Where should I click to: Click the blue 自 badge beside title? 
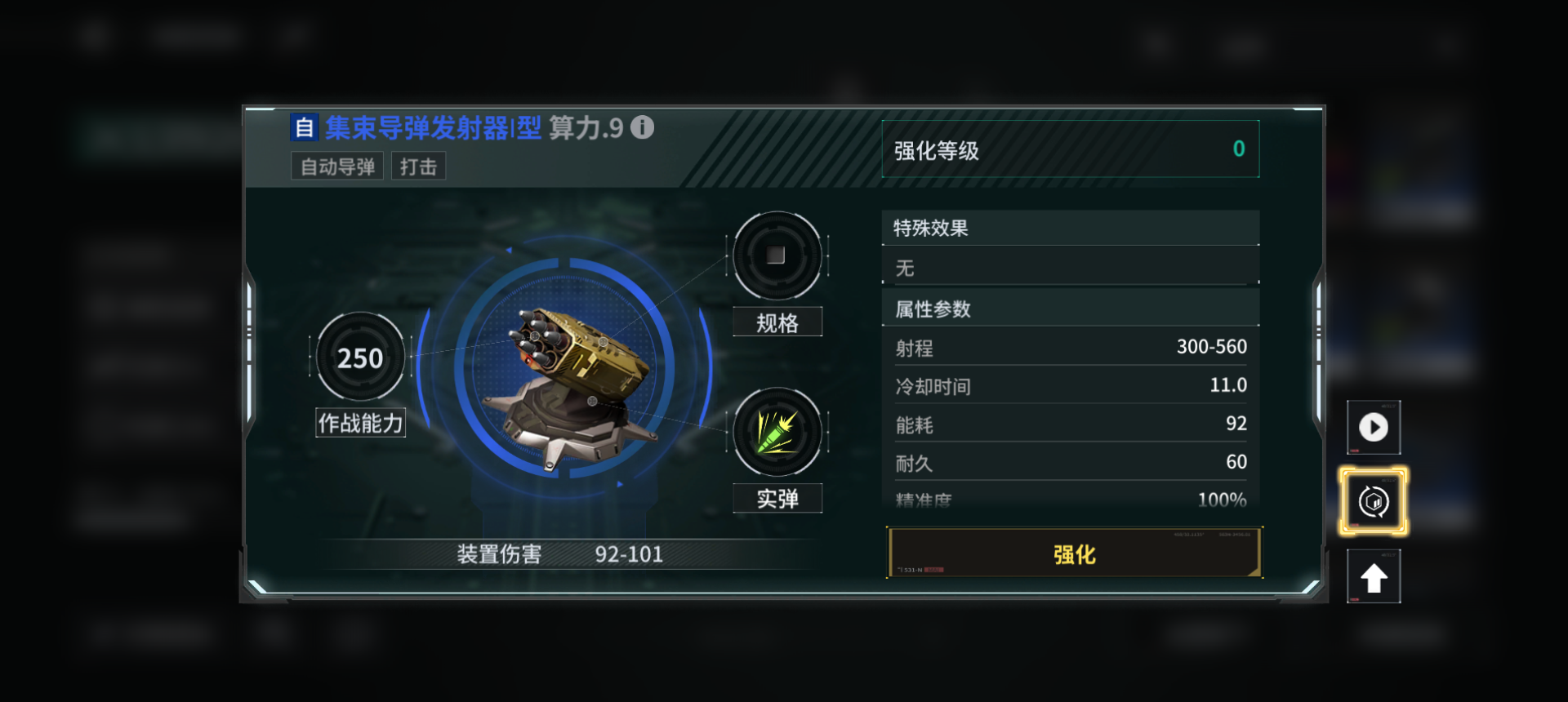[303, 127]
